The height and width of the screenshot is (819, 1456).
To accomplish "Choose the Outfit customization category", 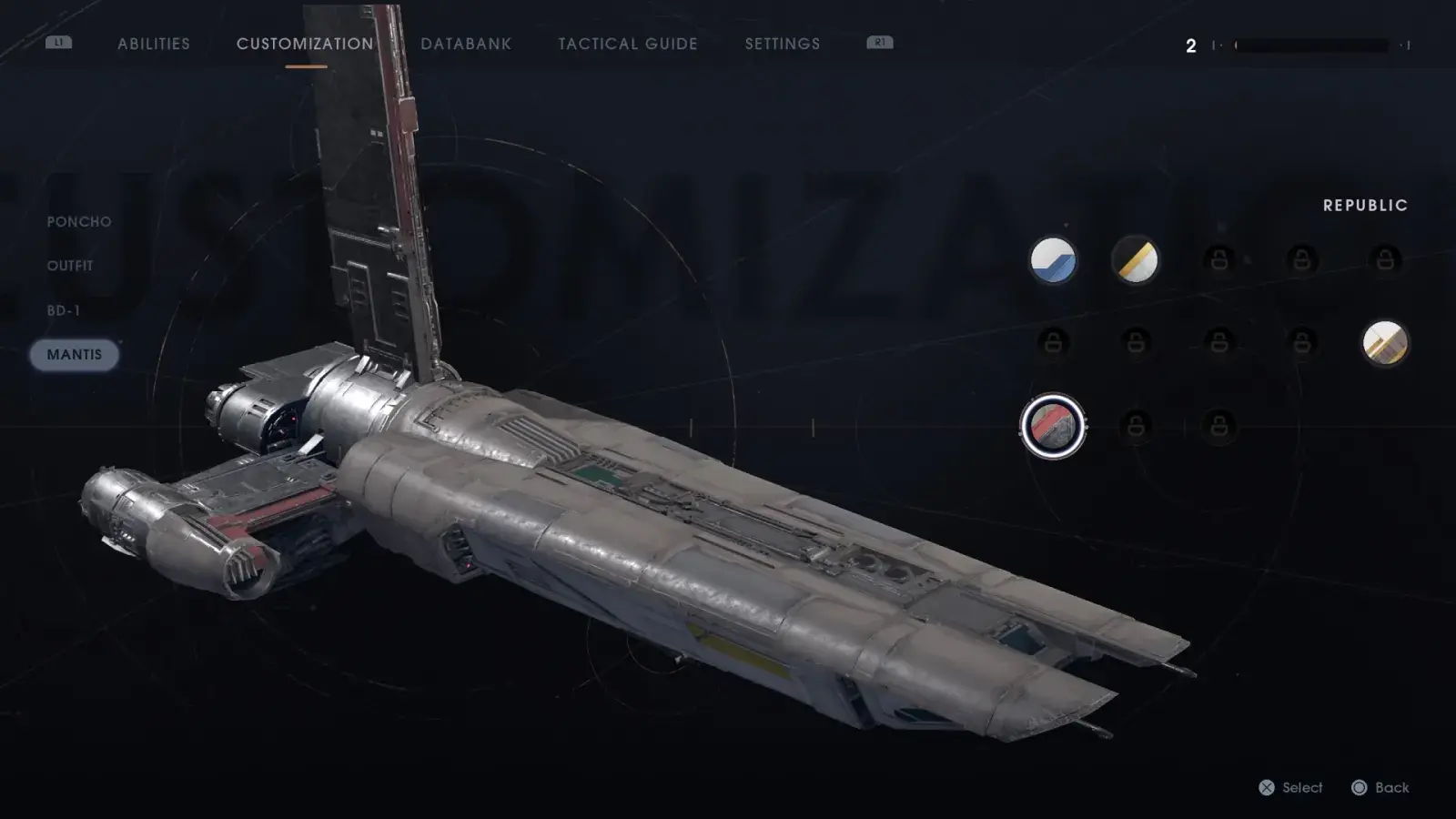I will [x=70, y=266].
